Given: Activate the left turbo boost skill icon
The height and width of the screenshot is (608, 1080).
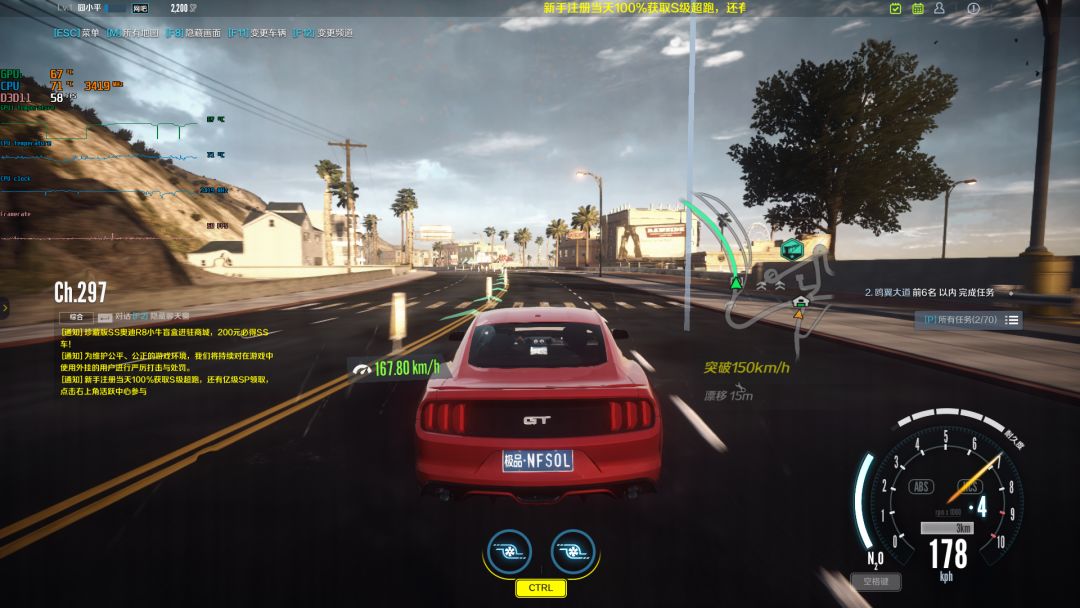Looking at the screenshot, I should tap(508, 551).
